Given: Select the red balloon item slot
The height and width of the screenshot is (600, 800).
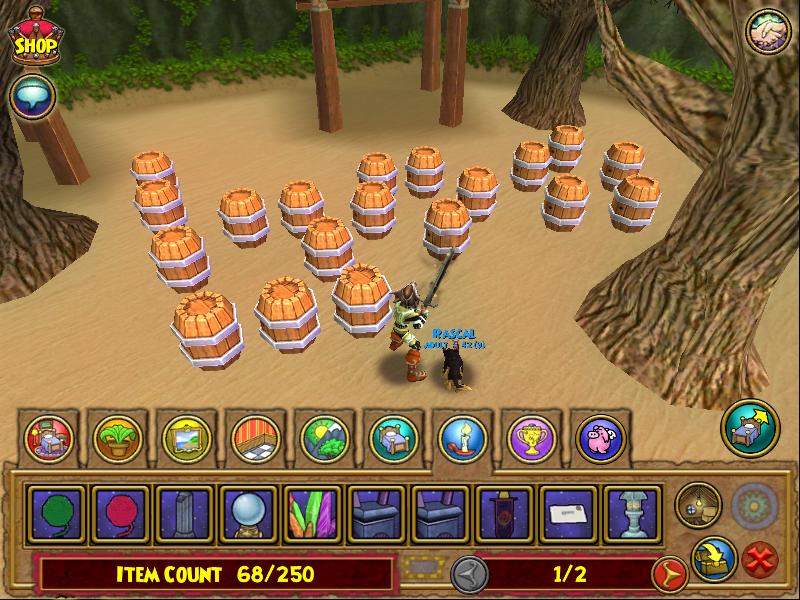Looking at the screenshot, I should point(121,513).
